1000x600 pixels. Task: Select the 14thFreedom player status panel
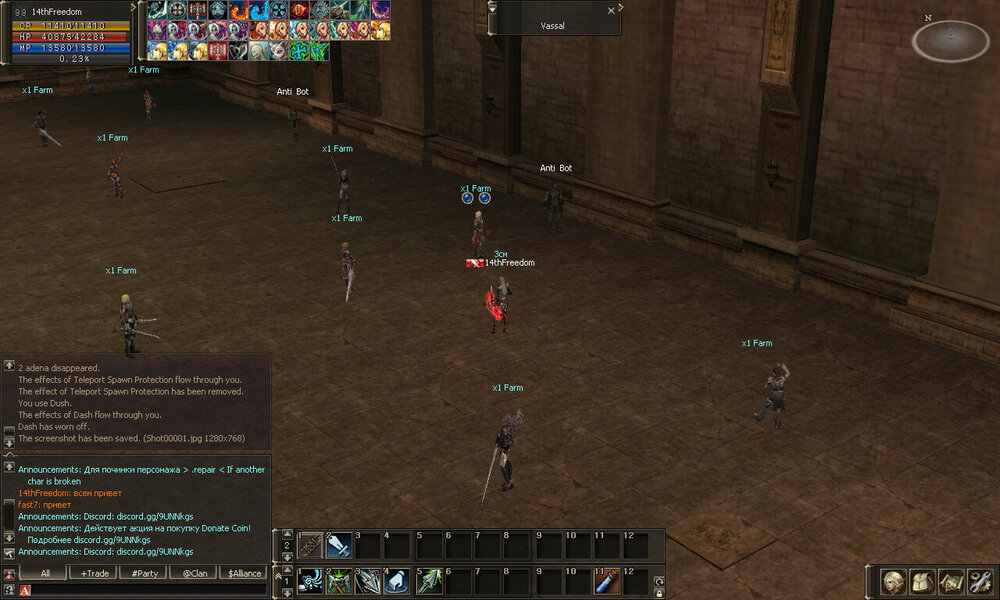pyautogui.click(x=67, y=33)
